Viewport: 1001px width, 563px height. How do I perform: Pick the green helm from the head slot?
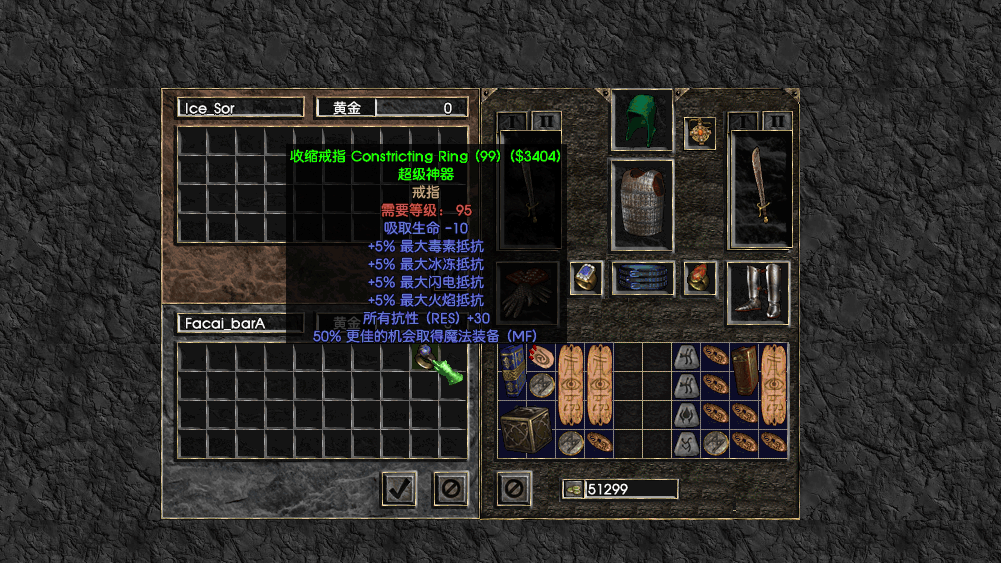pos(641,120)
